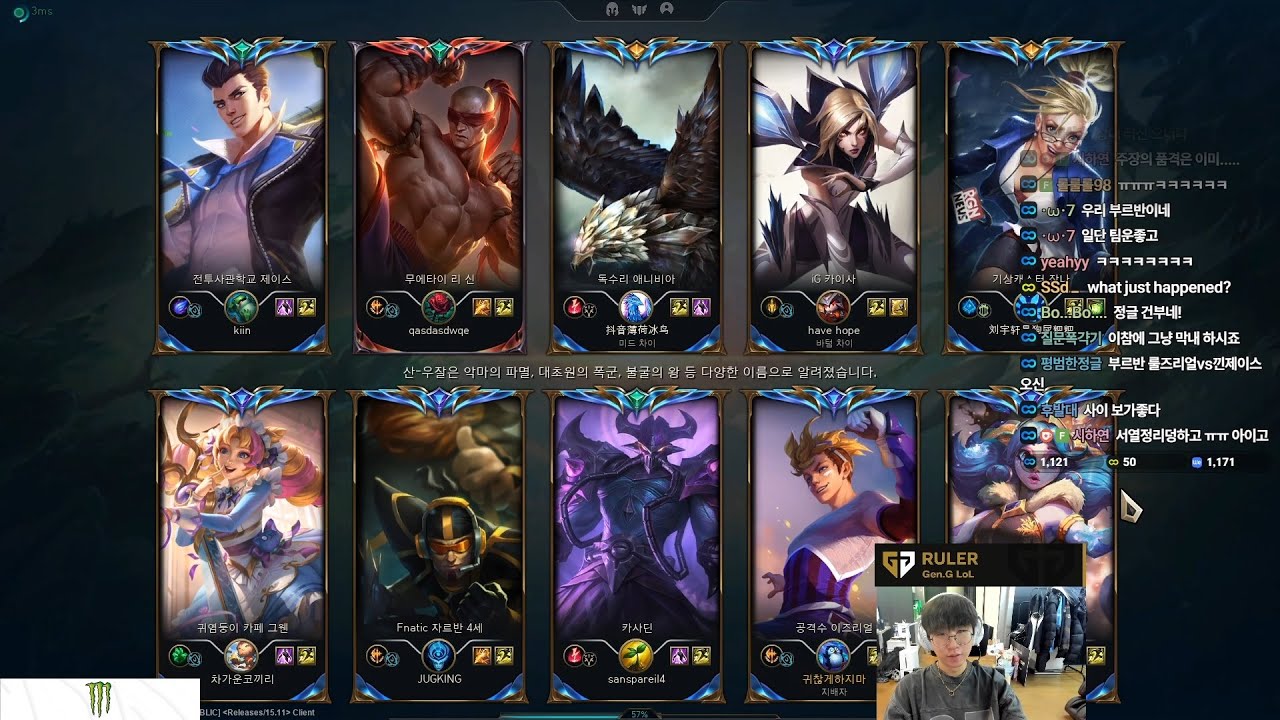Click kiin's green summoner profile icon
Image resolution: width=1280 pixels, height=720 pixels.
point(241,307)
